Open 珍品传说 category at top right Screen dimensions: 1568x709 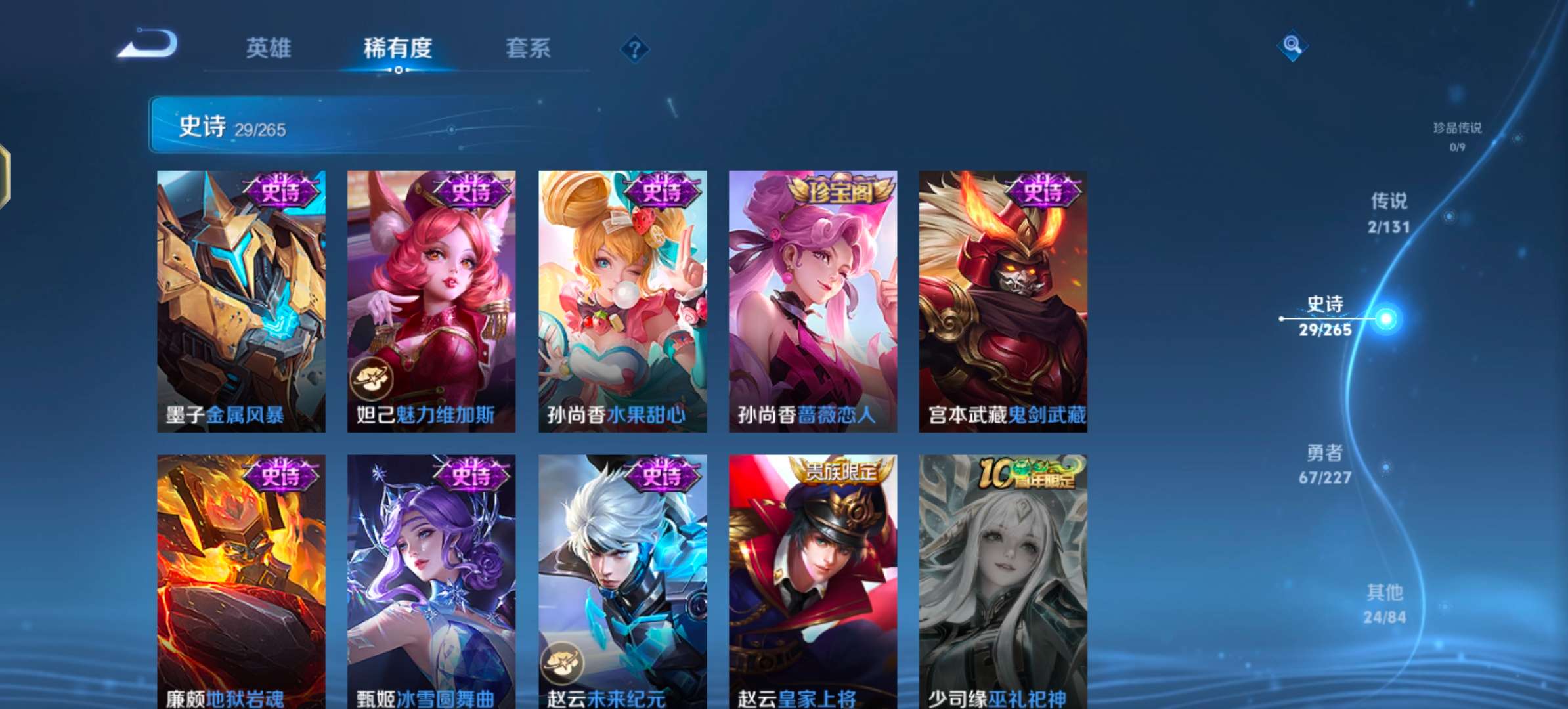pos(1458,129)
